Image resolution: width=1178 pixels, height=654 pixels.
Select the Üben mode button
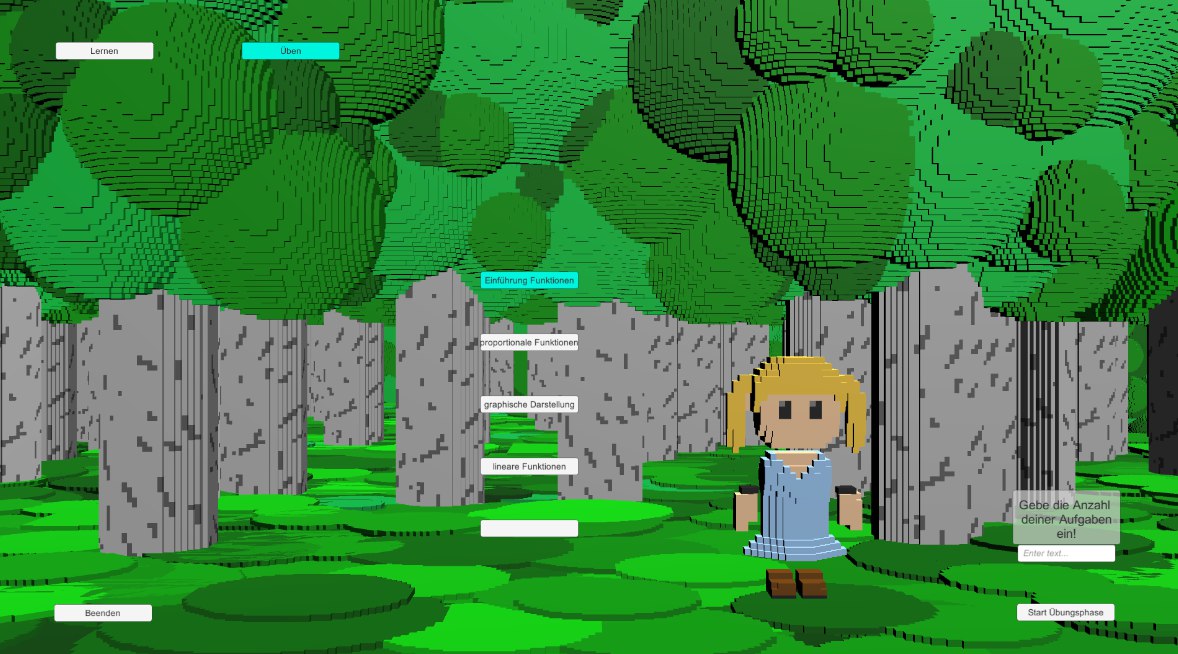click(x=290, y=51)
